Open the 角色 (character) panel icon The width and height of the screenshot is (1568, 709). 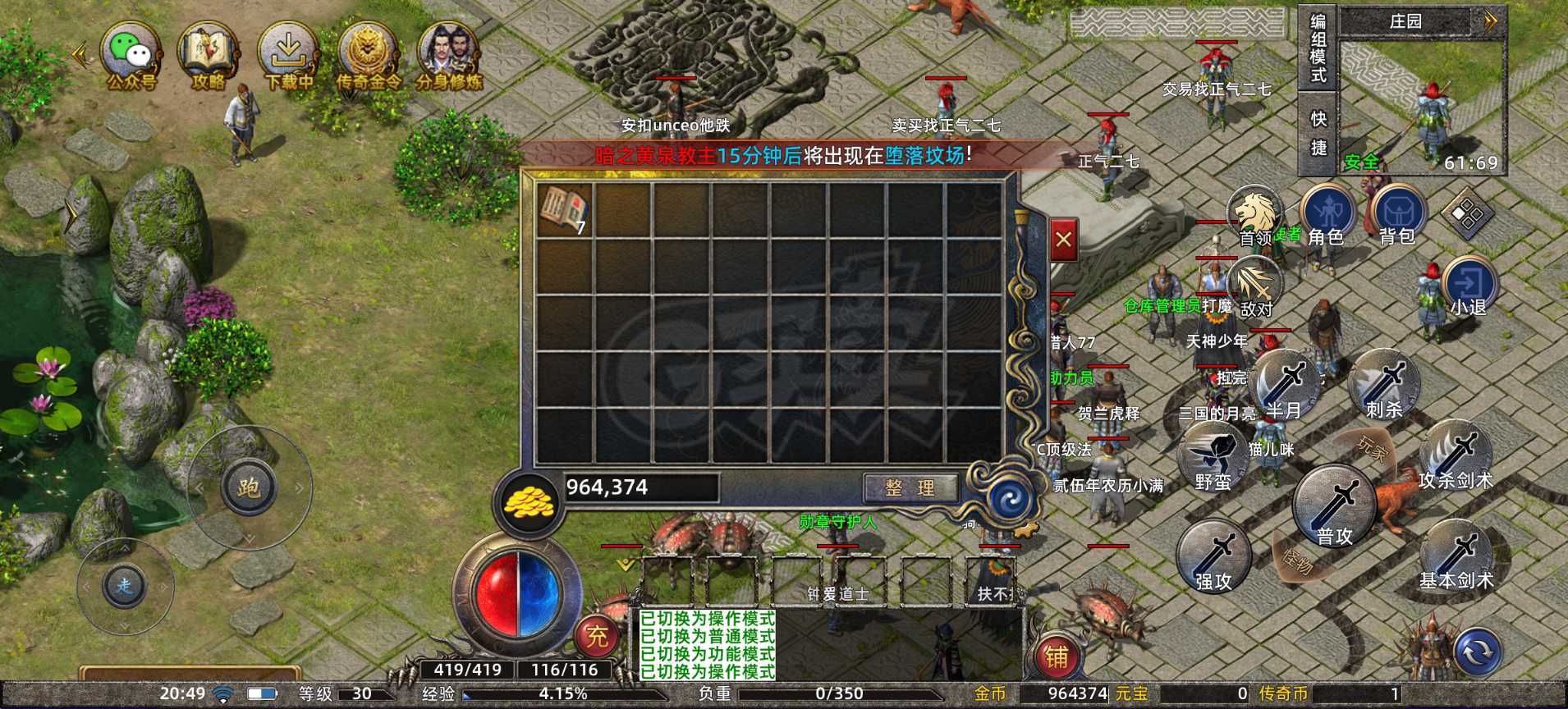pyautogui.click(x=1327, y=210)
